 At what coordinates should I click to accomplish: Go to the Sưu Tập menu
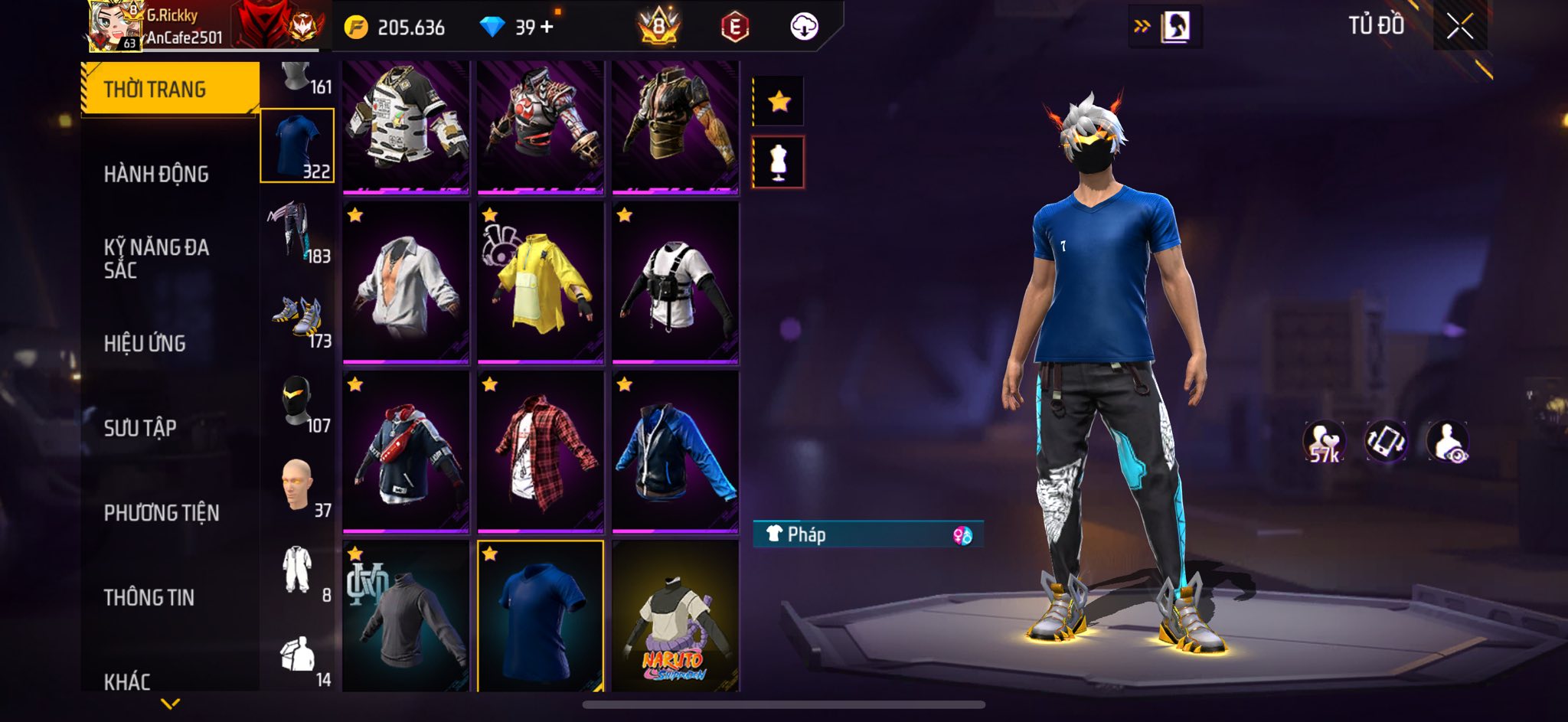point(140,428)
